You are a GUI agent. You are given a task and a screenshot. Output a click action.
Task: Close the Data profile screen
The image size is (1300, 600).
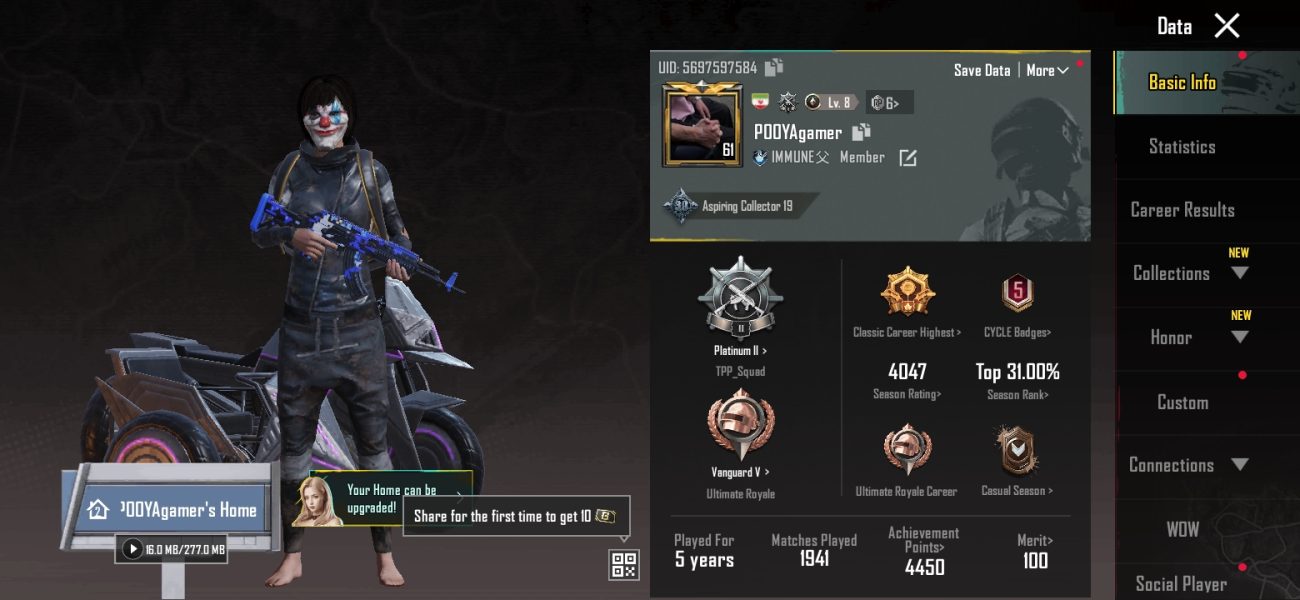point(1226,26)
